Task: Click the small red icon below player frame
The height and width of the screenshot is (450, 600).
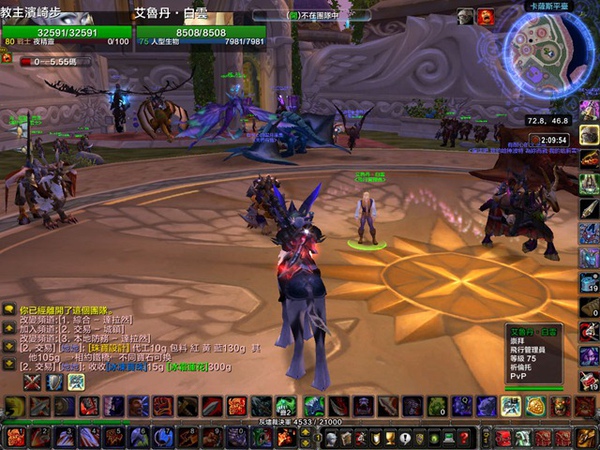Action: pyautogui.click(x=6, y=60)
